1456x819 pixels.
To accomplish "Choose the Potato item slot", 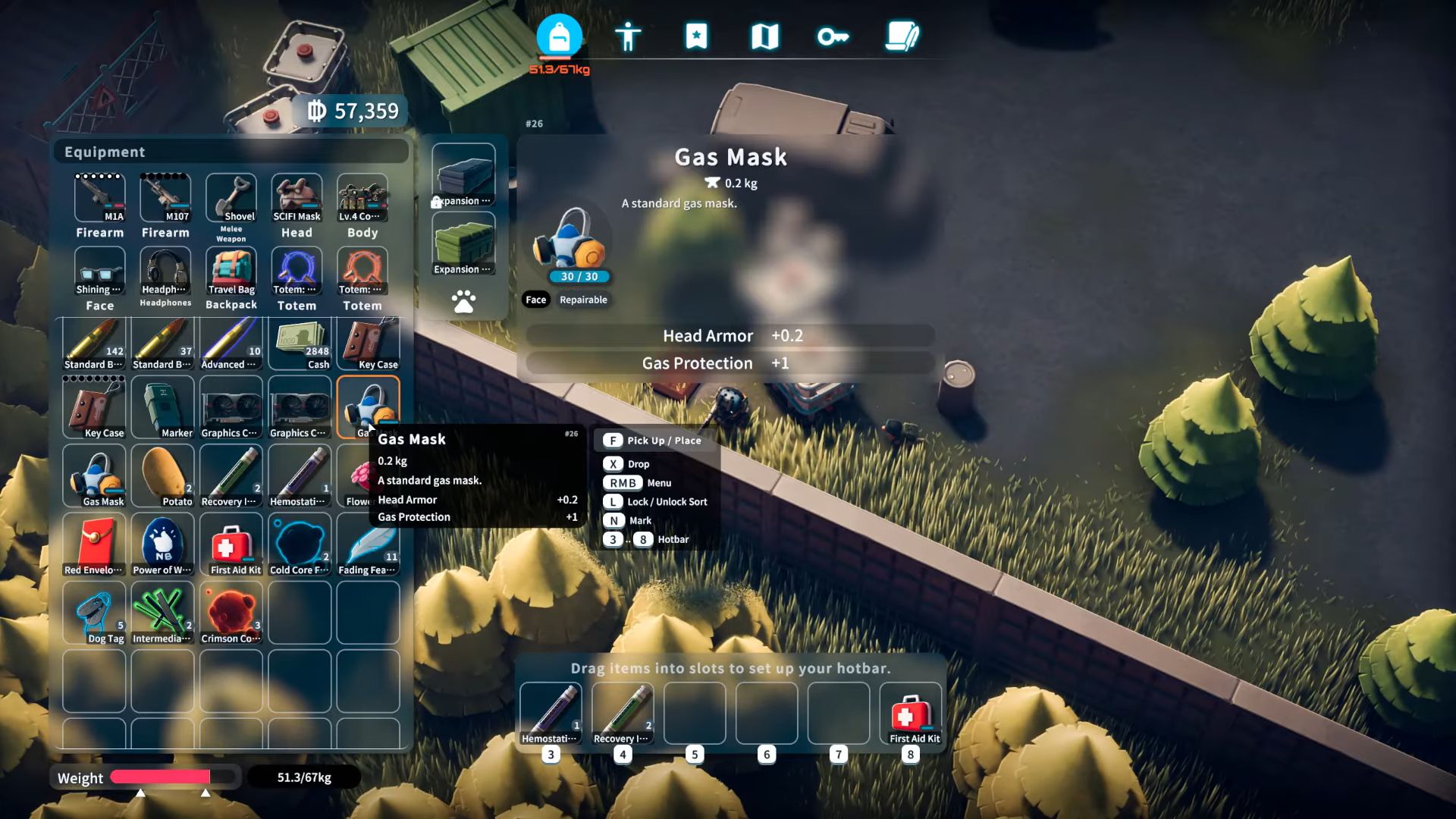I will coord(162,476).
